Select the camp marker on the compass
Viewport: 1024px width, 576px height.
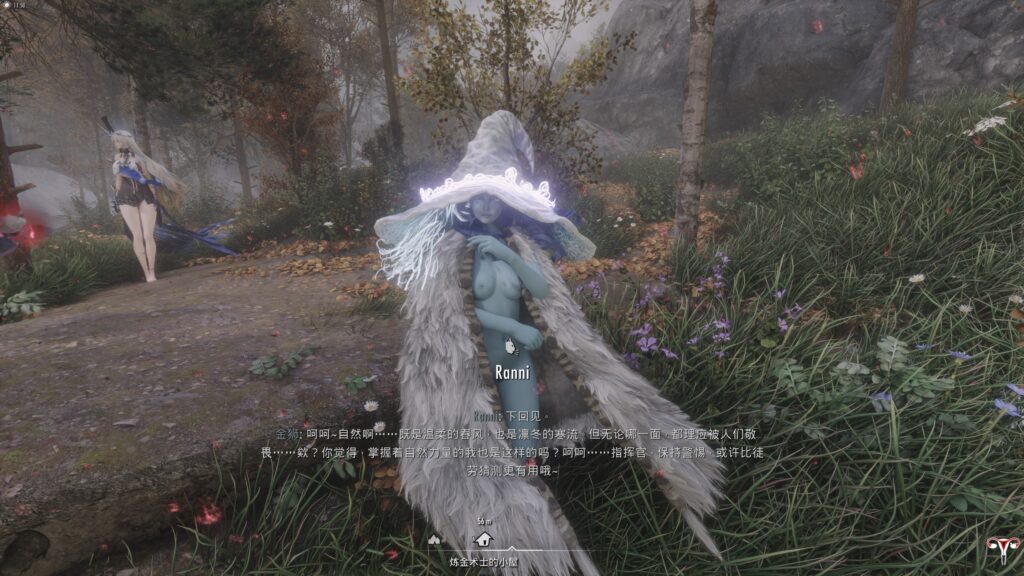pos(434,540)
